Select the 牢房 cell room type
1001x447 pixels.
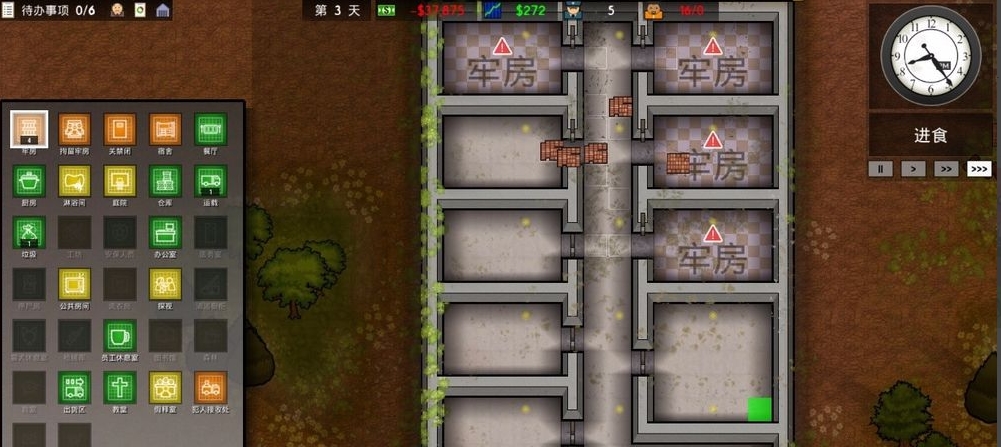29,129
